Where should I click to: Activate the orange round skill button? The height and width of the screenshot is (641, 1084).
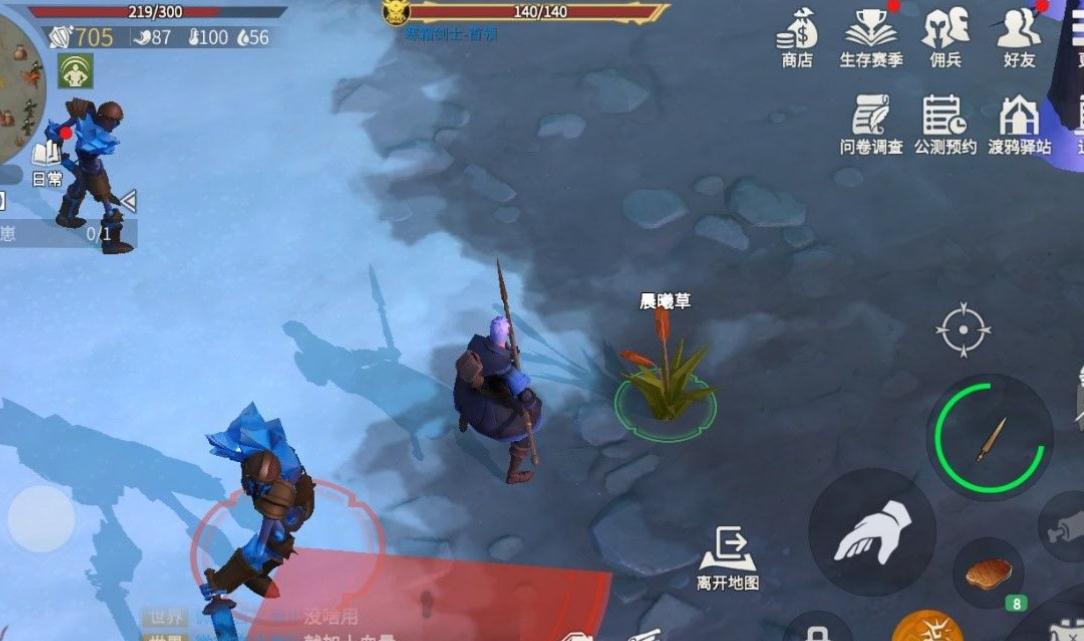tap(926, 628)
